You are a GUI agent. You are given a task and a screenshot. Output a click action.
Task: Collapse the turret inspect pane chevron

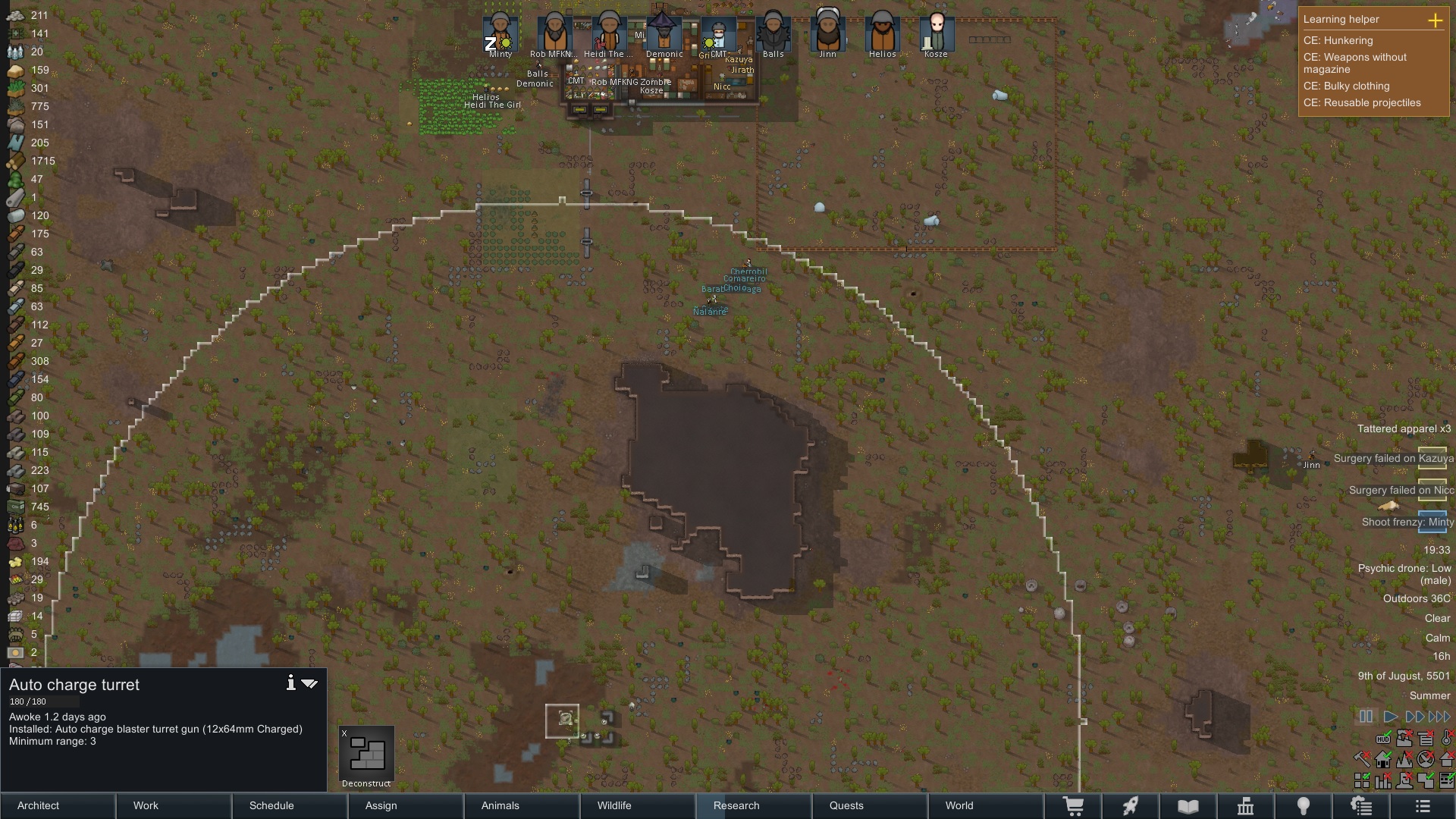(x=309, y=683)
